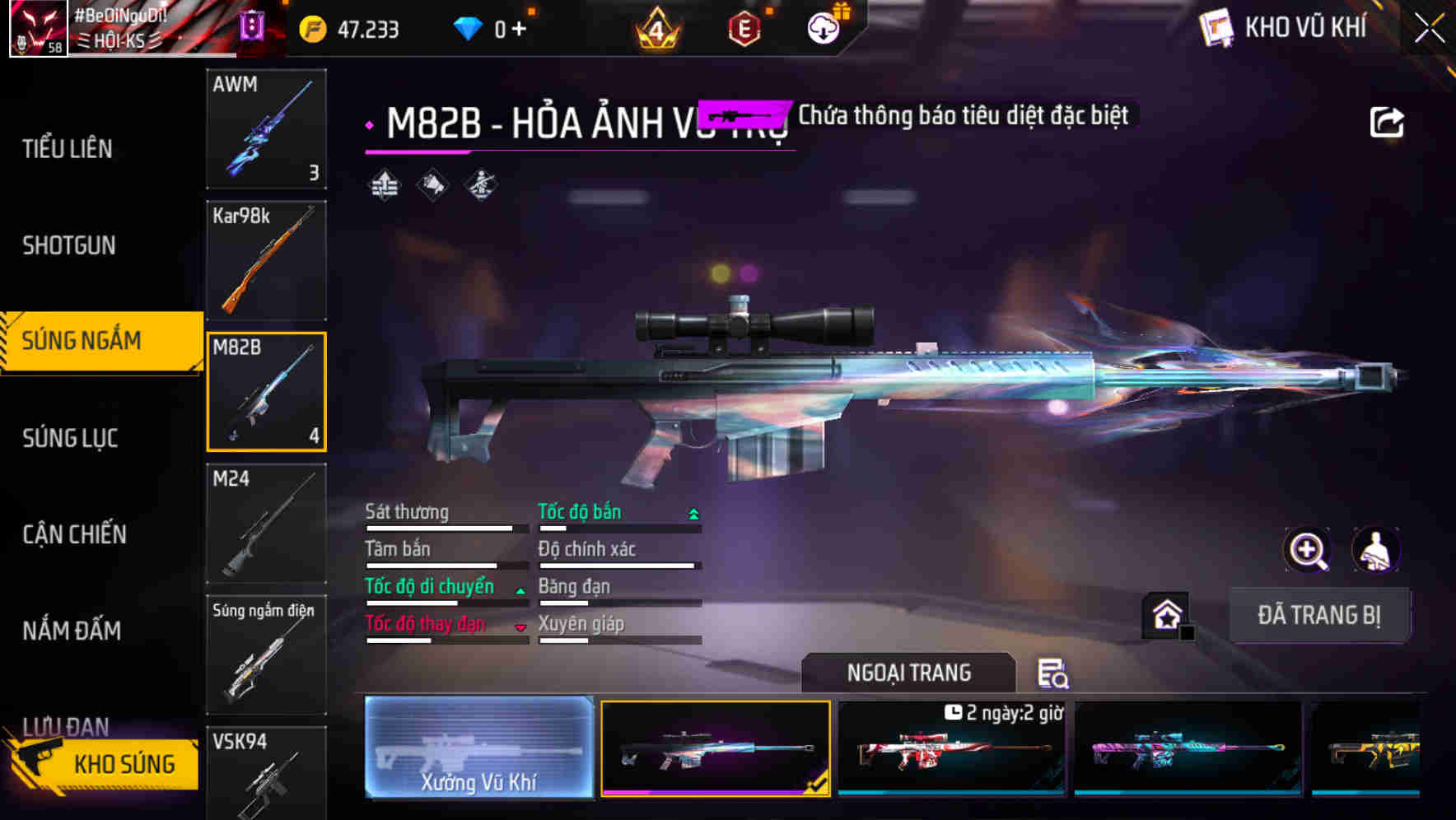The width and height of the screenshot is (1456, 820).
Task: Click the star equip slot icon near ĐÃ TRANG BỊ
Action: point(1164,615)
